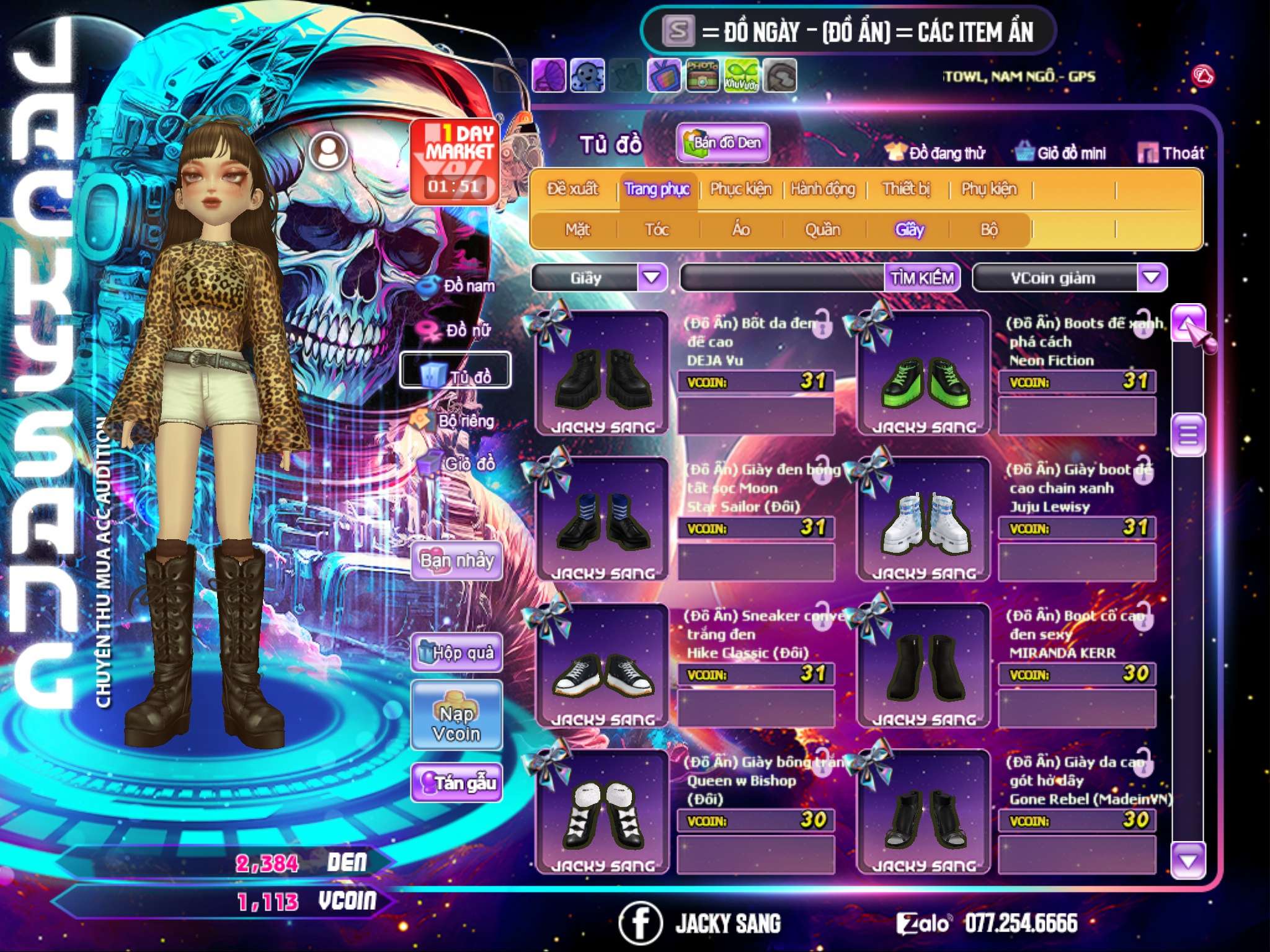Open the Giày category dropdown
This screenshot has height=952, width=1270.
pos(652,277)
